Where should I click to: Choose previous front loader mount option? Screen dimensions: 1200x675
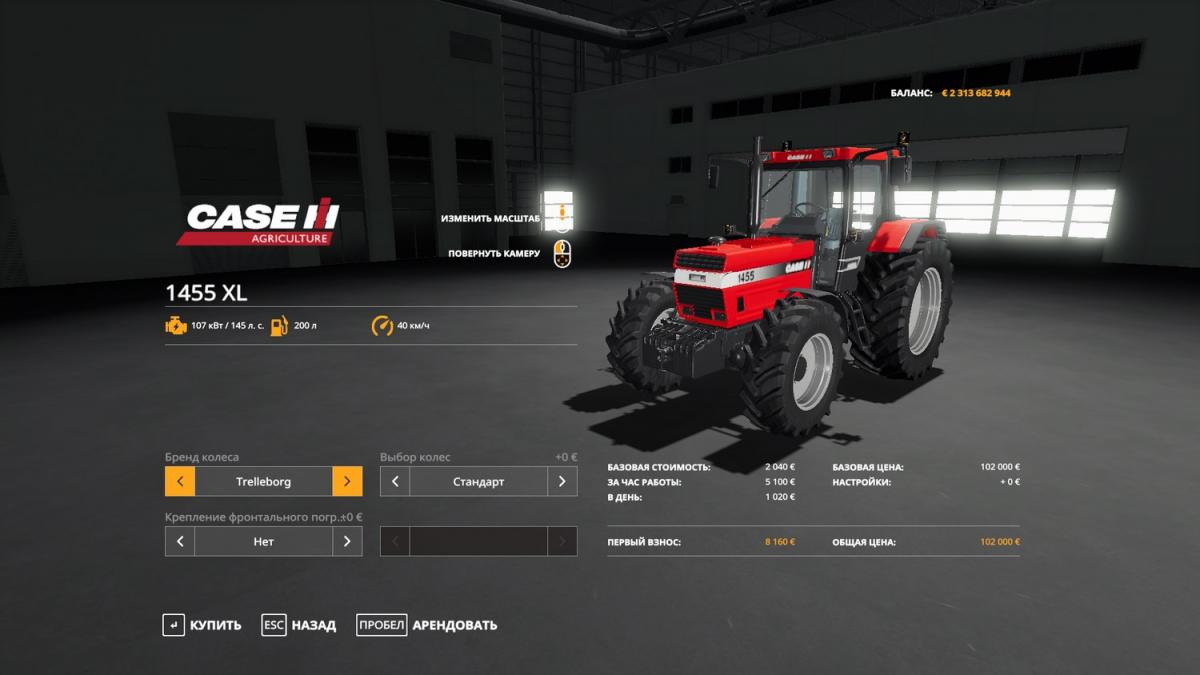pos(180,541)
